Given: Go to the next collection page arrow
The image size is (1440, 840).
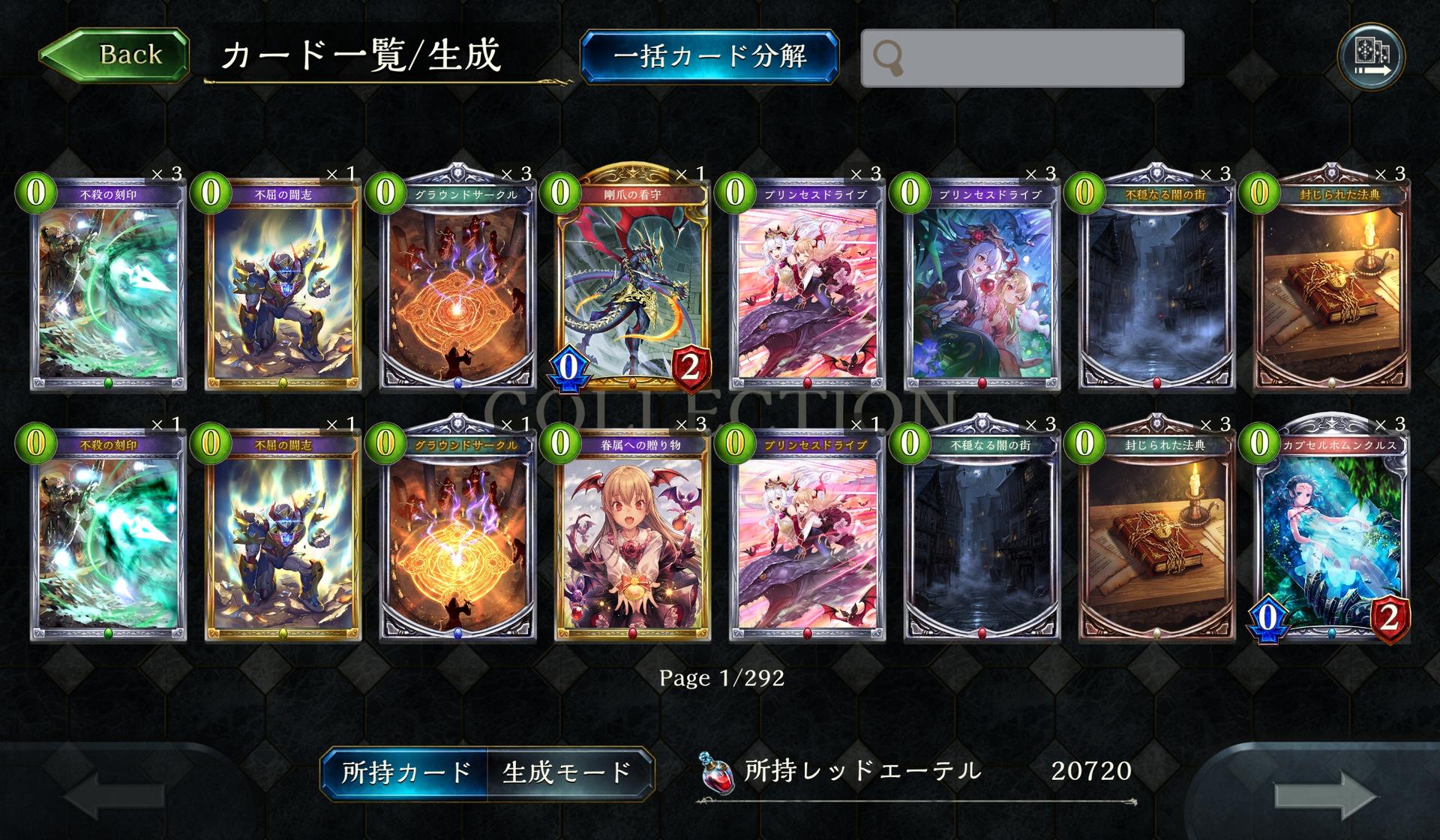Looking at the screenshot, I should point(1325,795).
